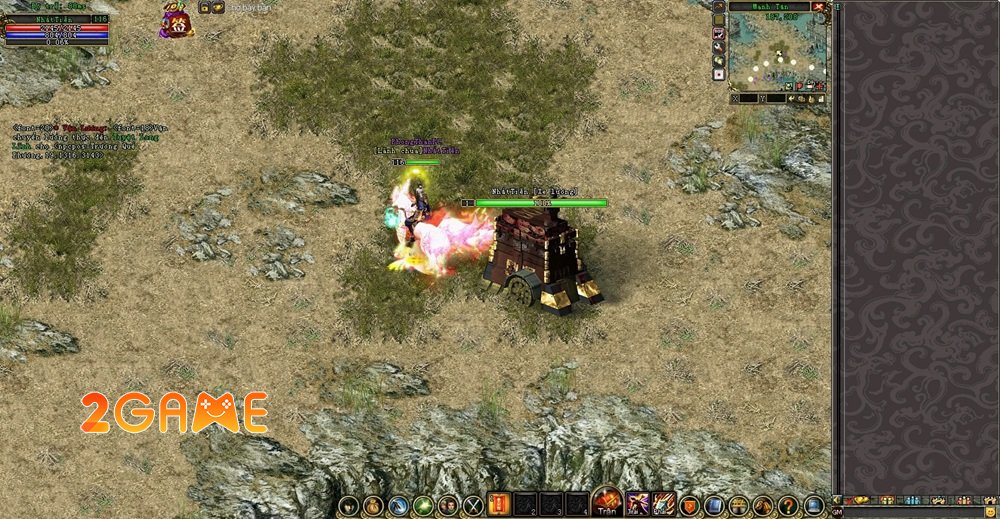Open the money bag inventory icon
Screen dimensions: 1000x519
373,506
